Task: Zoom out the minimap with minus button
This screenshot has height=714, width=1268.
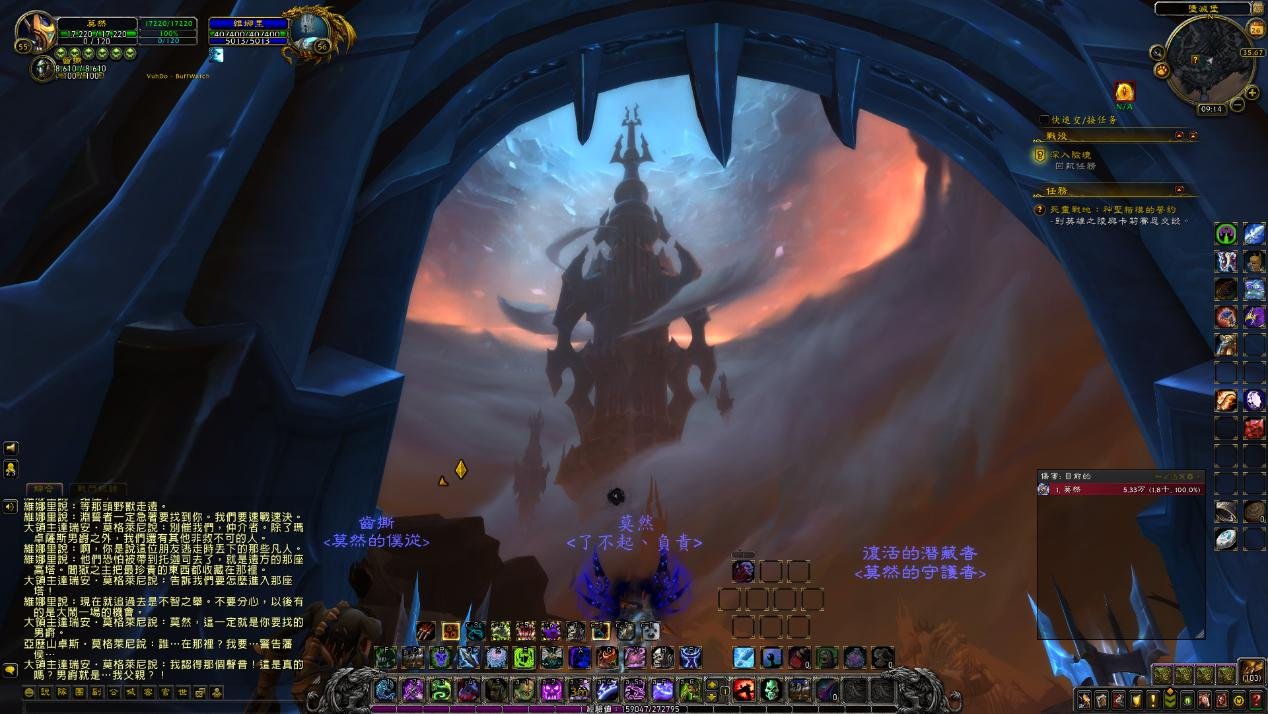Action: (1238, 104)
